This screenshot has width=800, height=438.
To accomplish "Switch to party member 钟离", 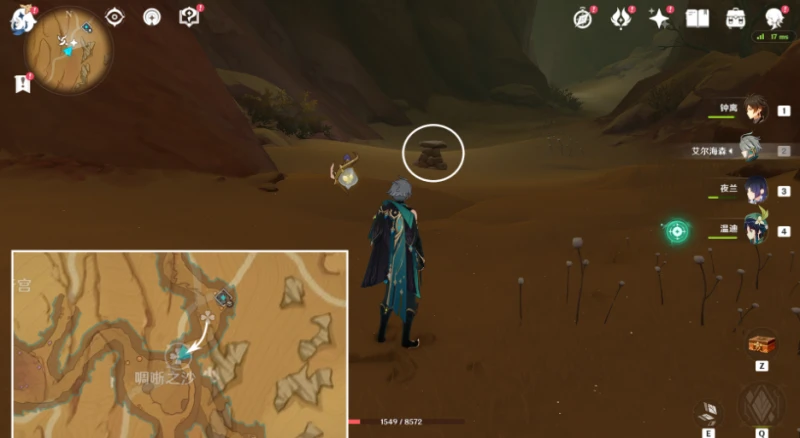I will click(x=754, y=111).
